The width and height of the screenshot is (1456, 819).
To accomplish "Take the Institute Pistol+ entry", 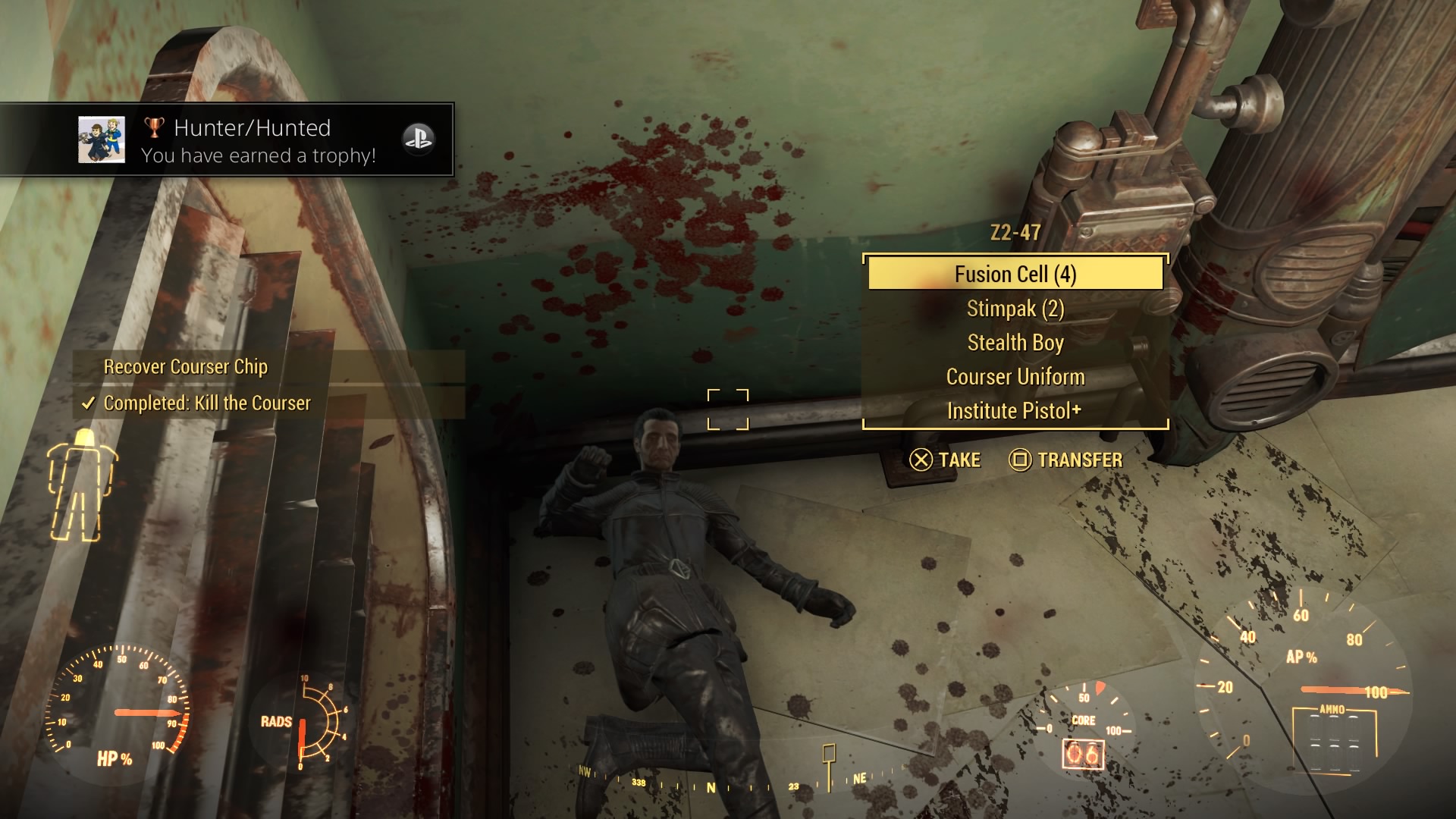I will point(1015,411).
